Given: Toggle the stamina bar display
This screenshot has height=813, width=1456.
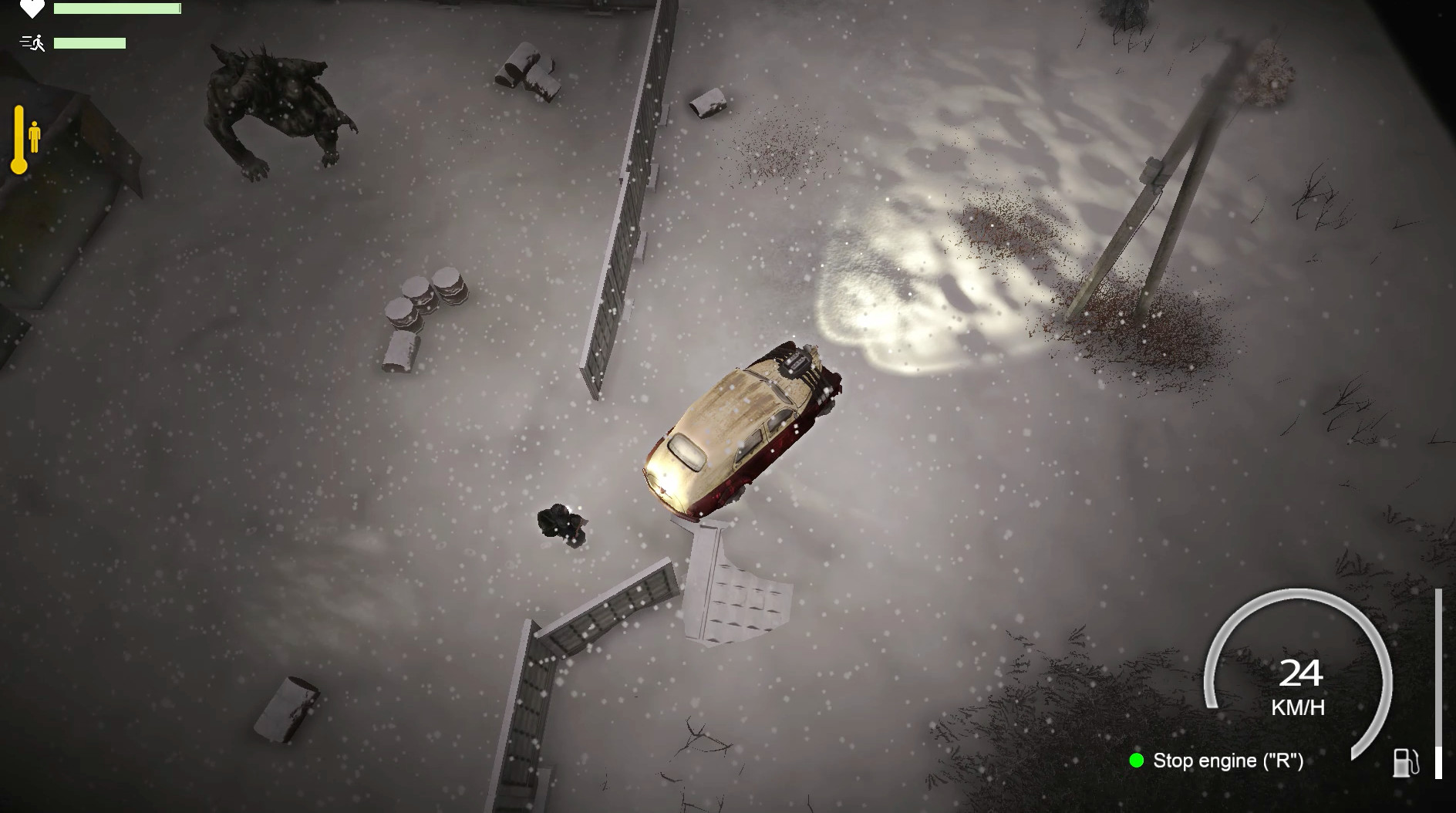Looking at the screenshot, I should click(x=90, y=43).
